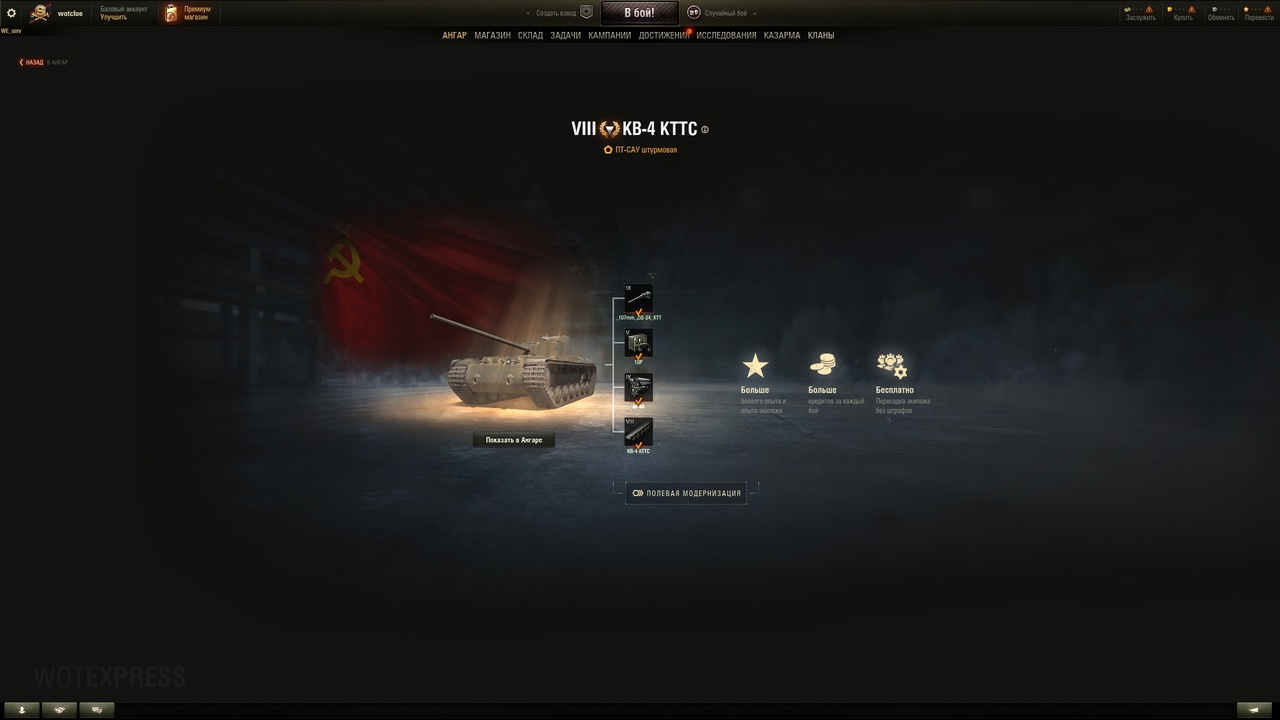
Task: Open the ДОСТИЖЕНИЯ tab with notification badge
Action: pos(663,34)
